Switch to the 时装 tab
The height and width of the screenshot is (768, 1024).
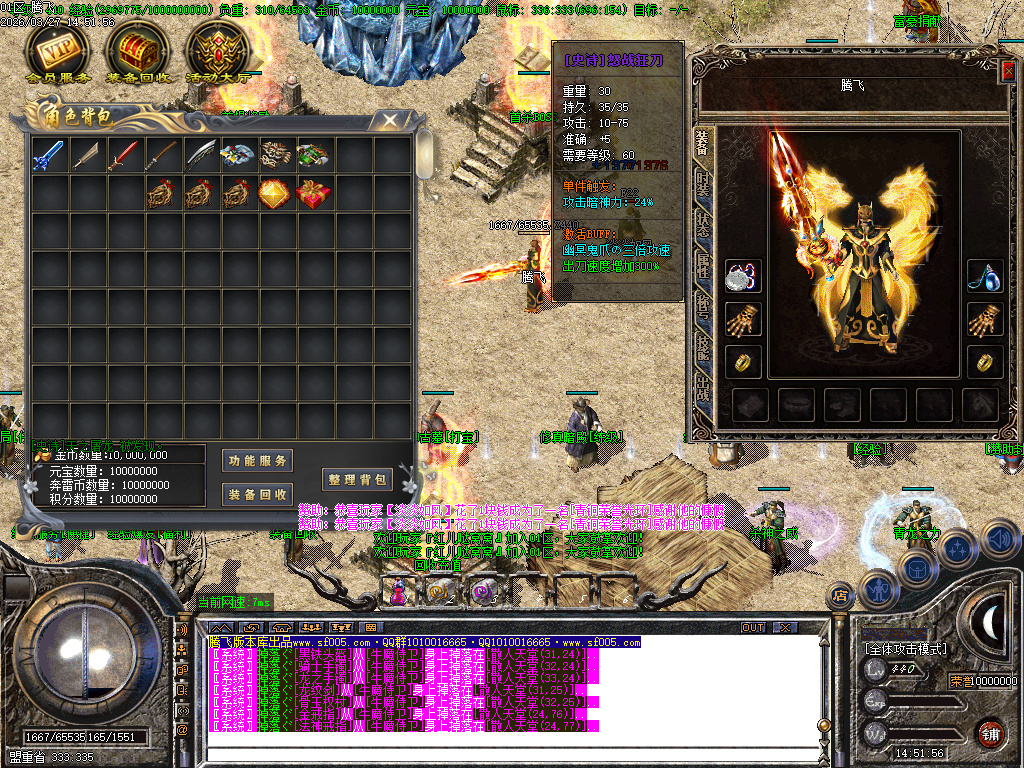703,185
